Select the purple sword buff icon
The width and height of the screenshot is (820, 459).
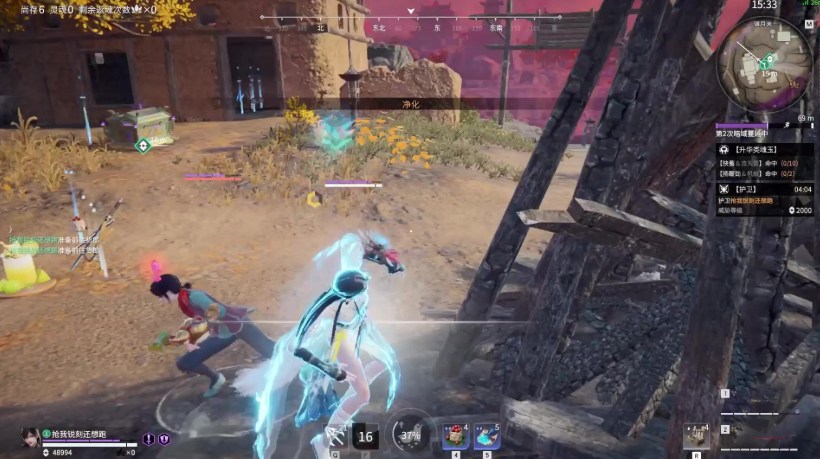click(150, 438)
